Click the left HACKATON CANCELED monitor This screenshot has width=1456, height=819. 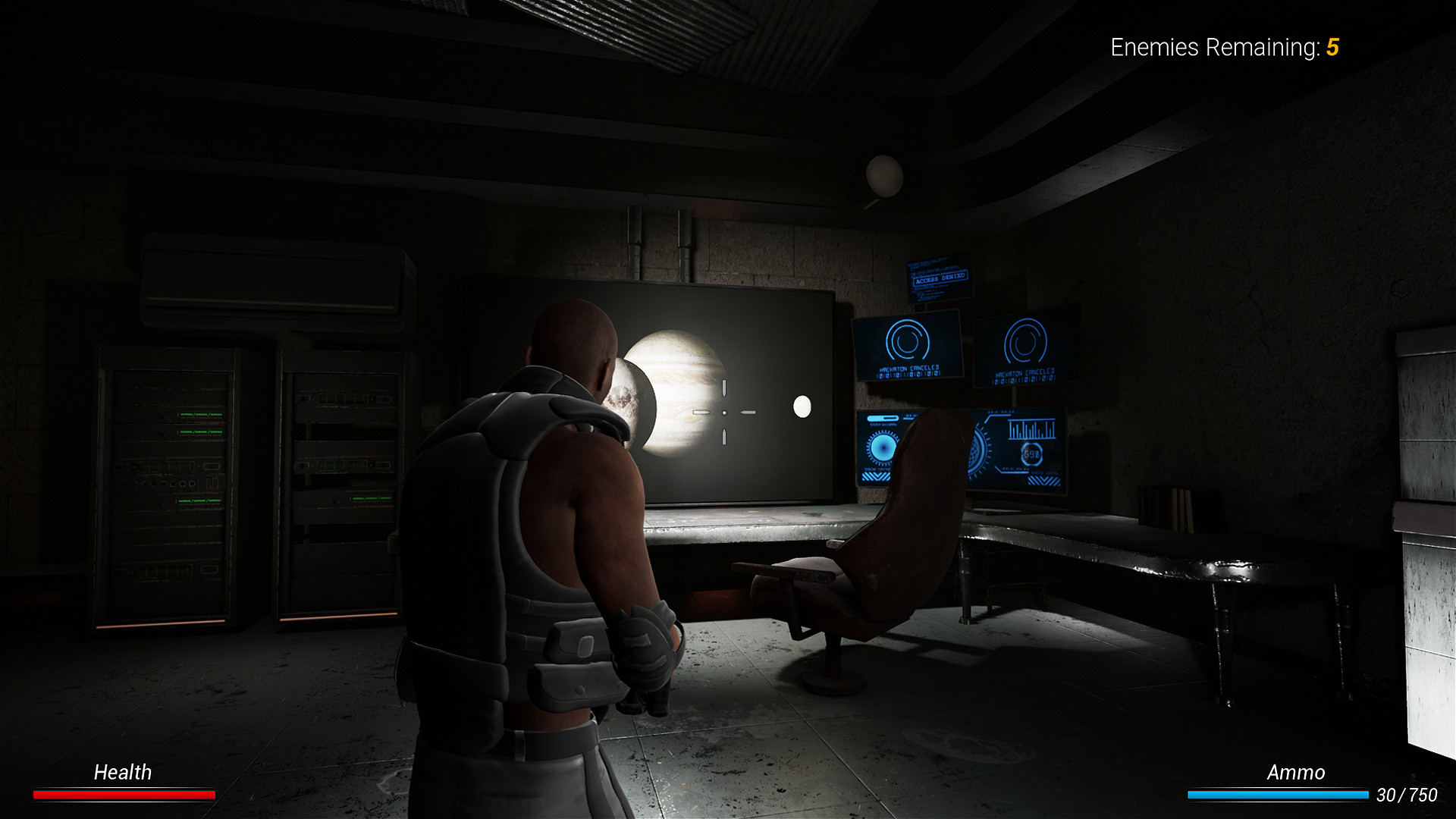coord(908,347)
